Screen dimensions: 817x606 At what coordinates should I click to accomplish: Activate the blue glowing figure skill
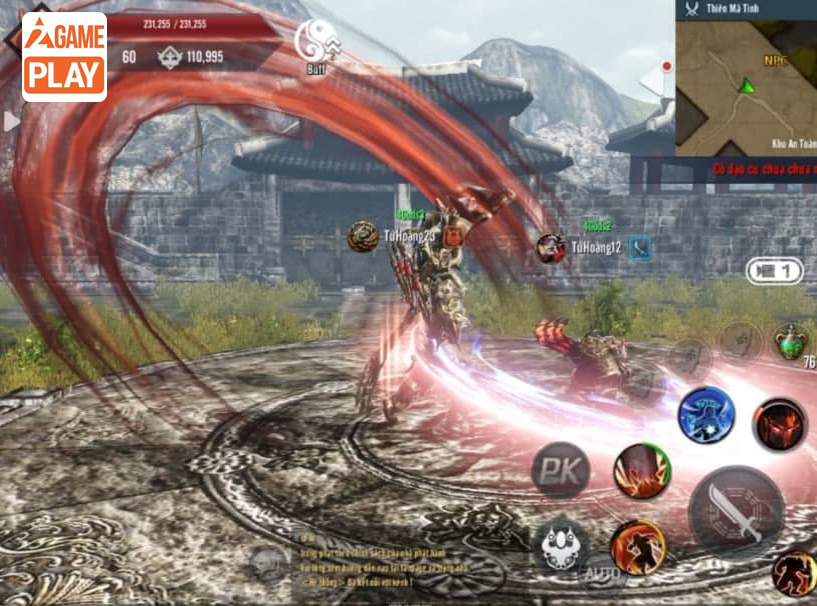click(x=707, y=415)
